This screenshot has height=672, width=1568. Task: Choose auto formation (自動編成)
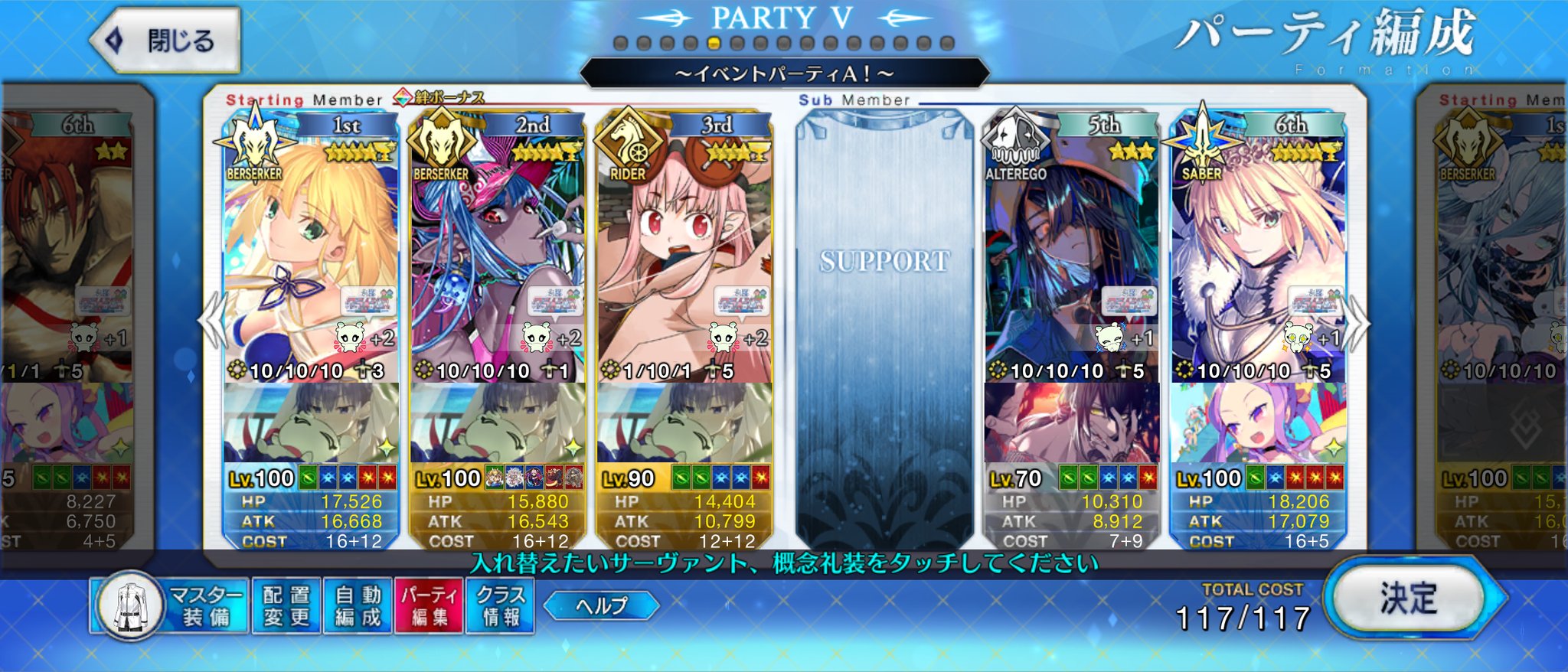pos(358,605)
